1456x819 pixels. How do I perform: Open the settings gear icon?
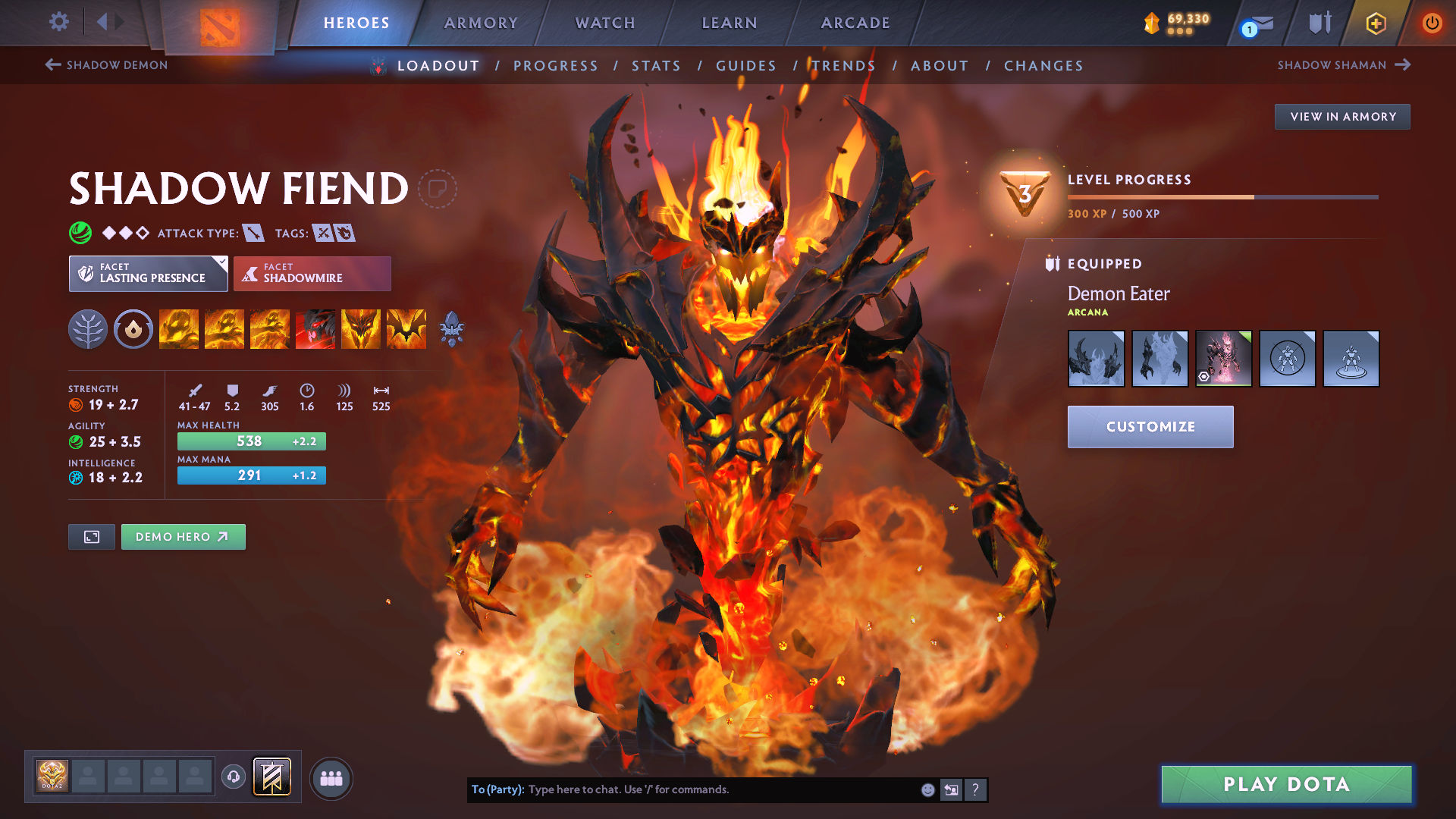[58, 23]
